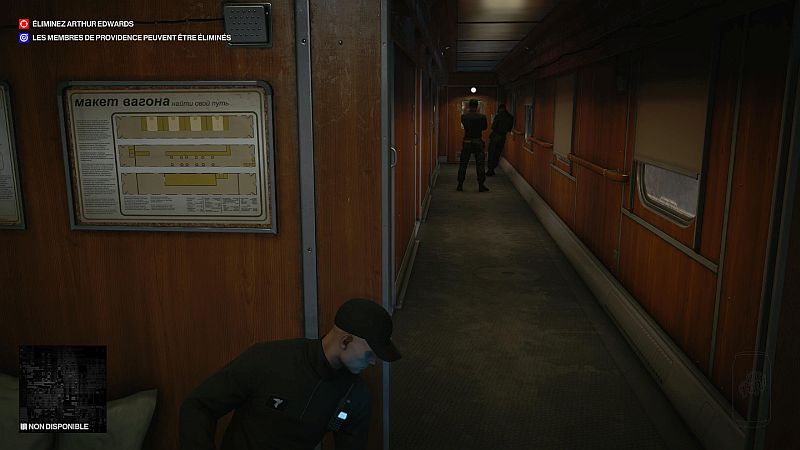Screen dimensions: 800x450
Task: Click the red target objective icon
Action: click(24, 23)
